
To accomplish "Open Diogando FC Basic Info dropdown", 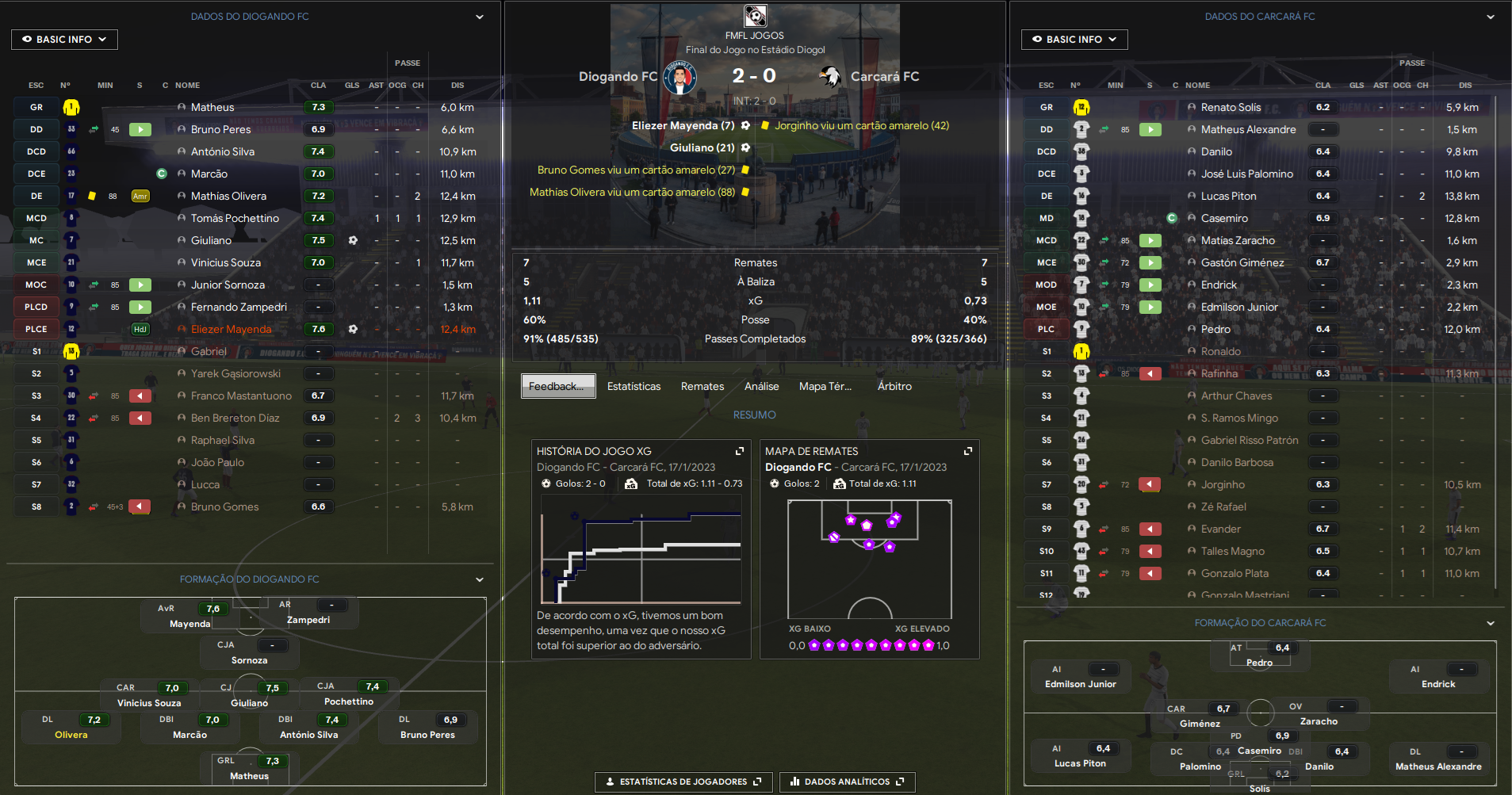I will [x=64, y=39].
